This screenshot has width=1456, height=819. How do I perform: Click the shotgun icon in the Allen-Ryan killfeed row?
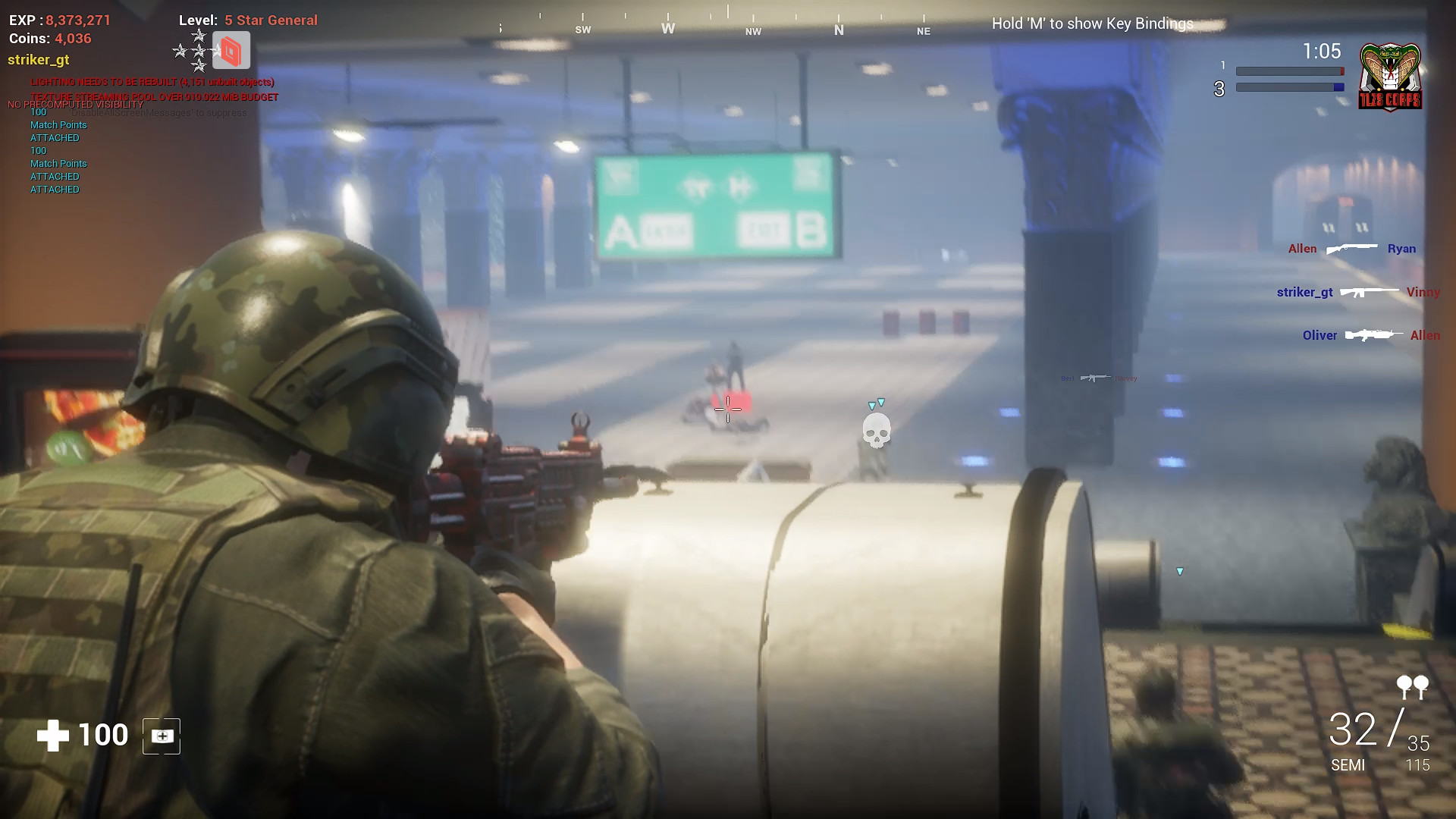(1351, 248)
